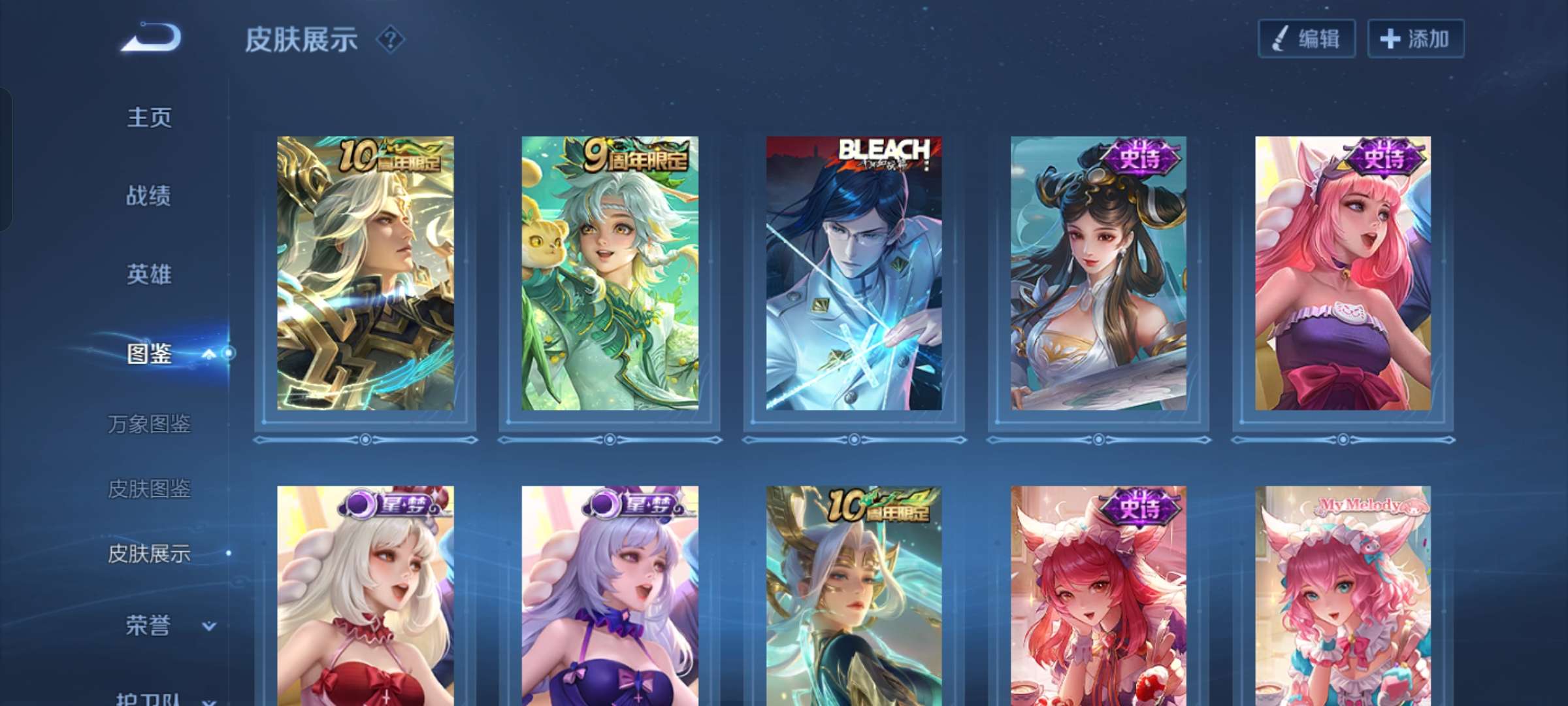Open the 战绩 page from the sidebar
Image resolution: width=1568 pixels, height=706 pixels.
150,196
